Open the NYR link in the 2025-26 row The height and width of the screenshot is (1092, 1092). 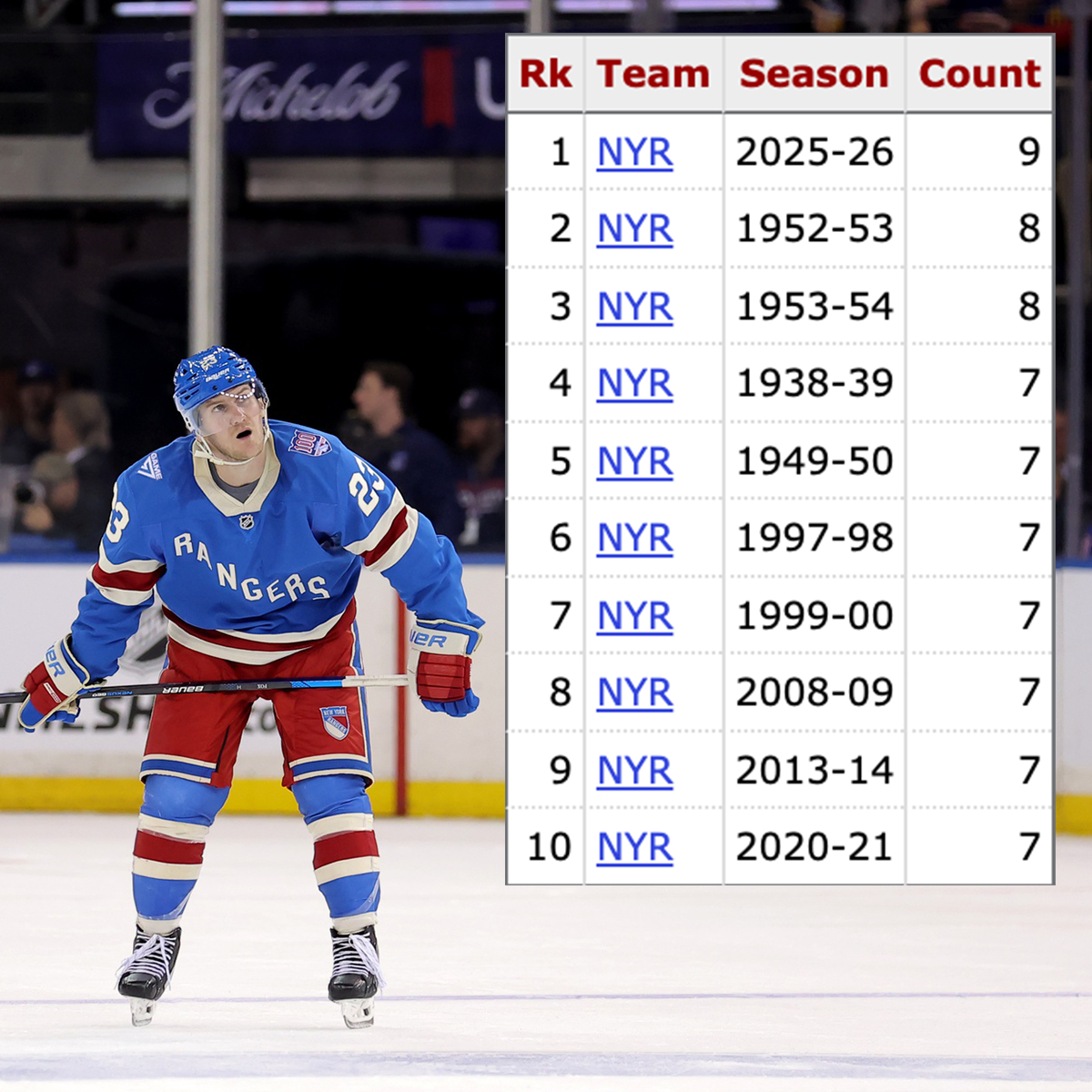click(x=634, y=153)
